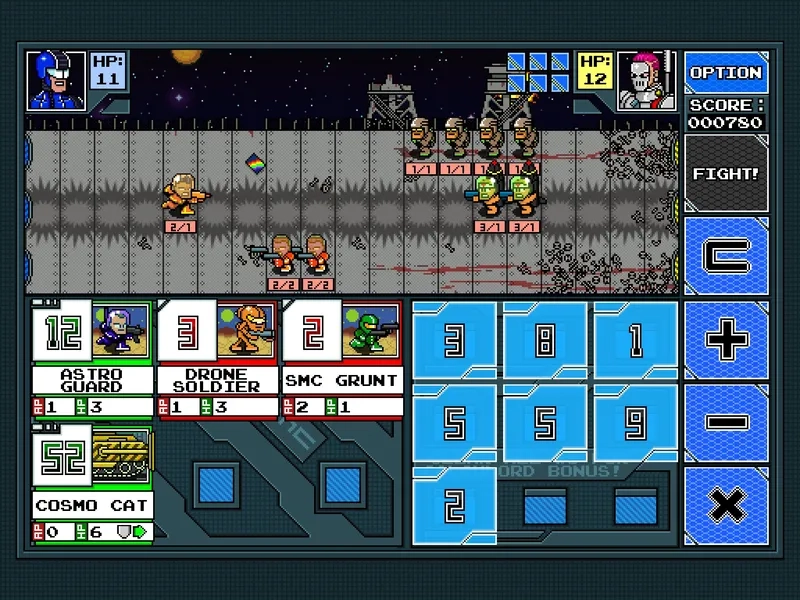Select the number 1 tile

point(635,341)
